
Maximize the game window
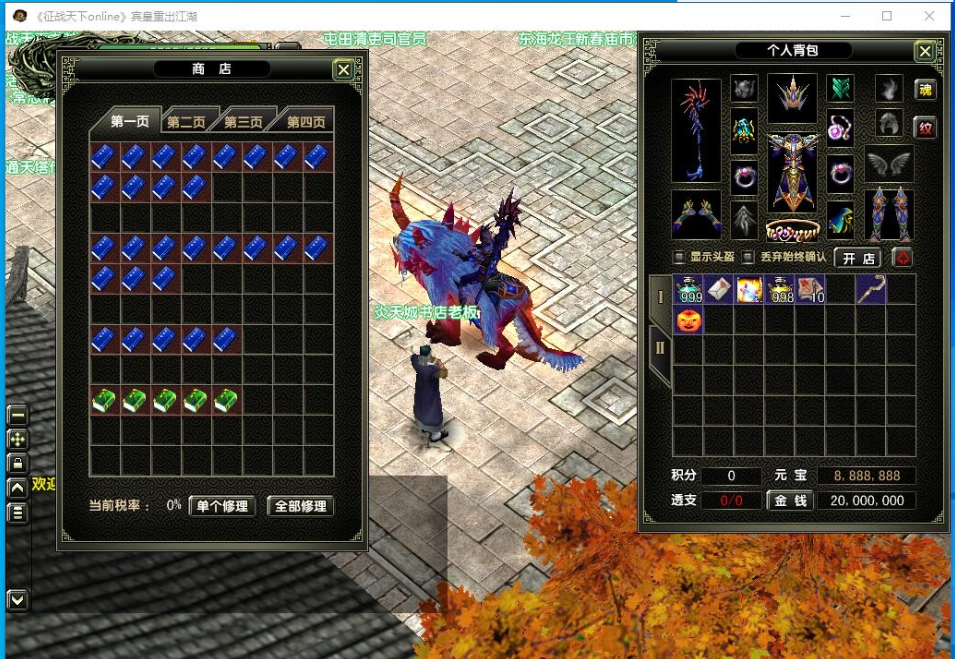(887, 16)
